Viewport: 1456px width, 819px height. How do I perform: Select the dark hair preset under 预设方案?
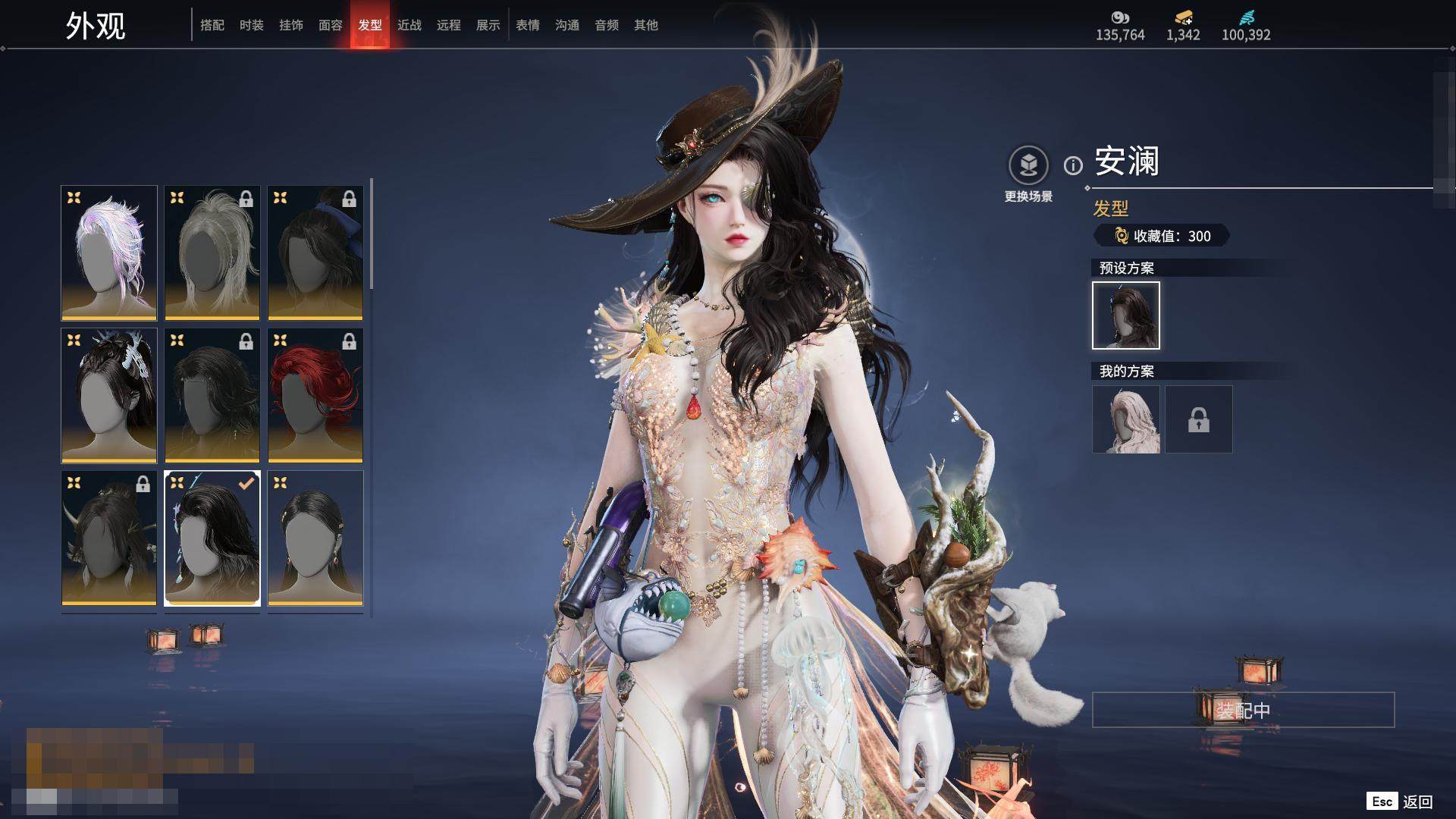[x=1126, y=315]
